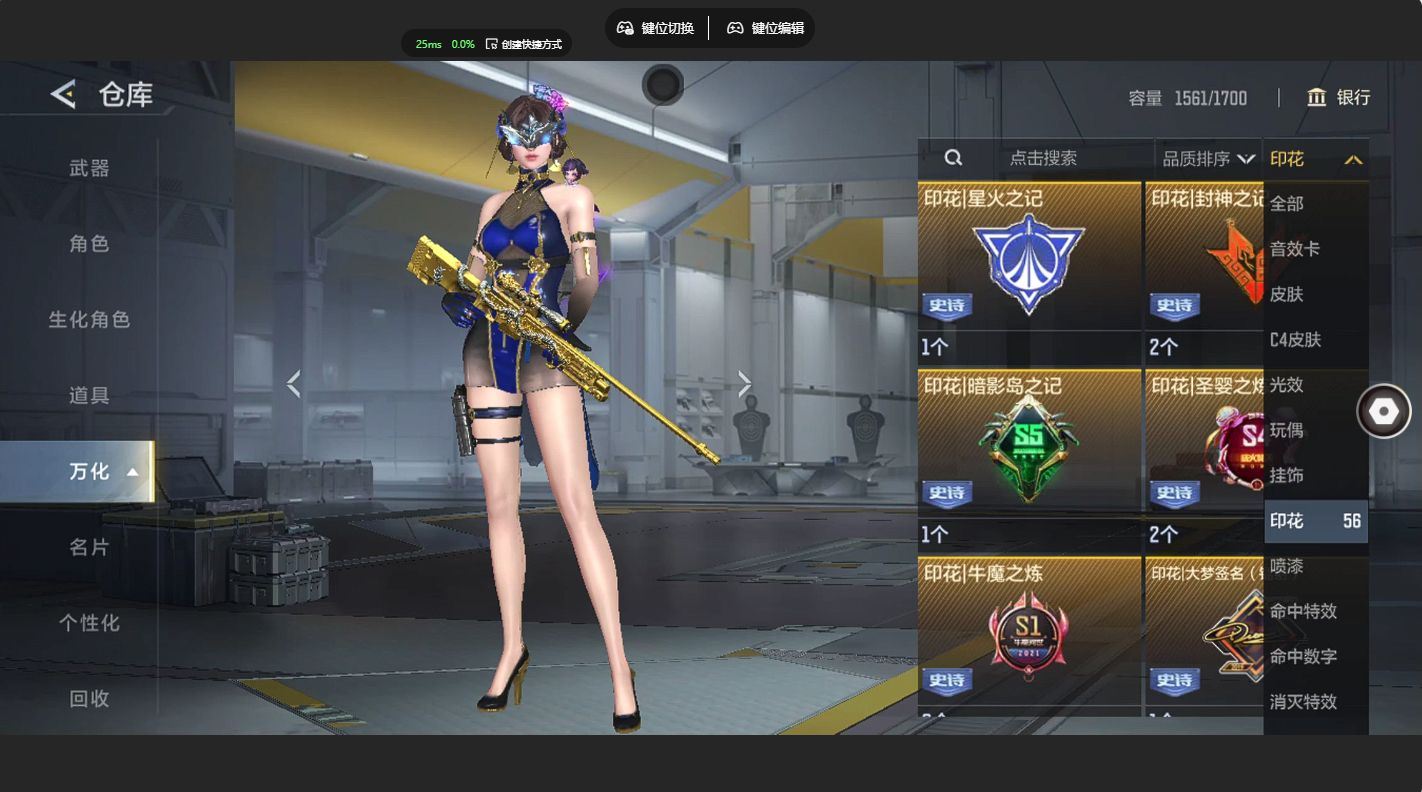Switch to the 角色 category

click(x=89, y=244)
